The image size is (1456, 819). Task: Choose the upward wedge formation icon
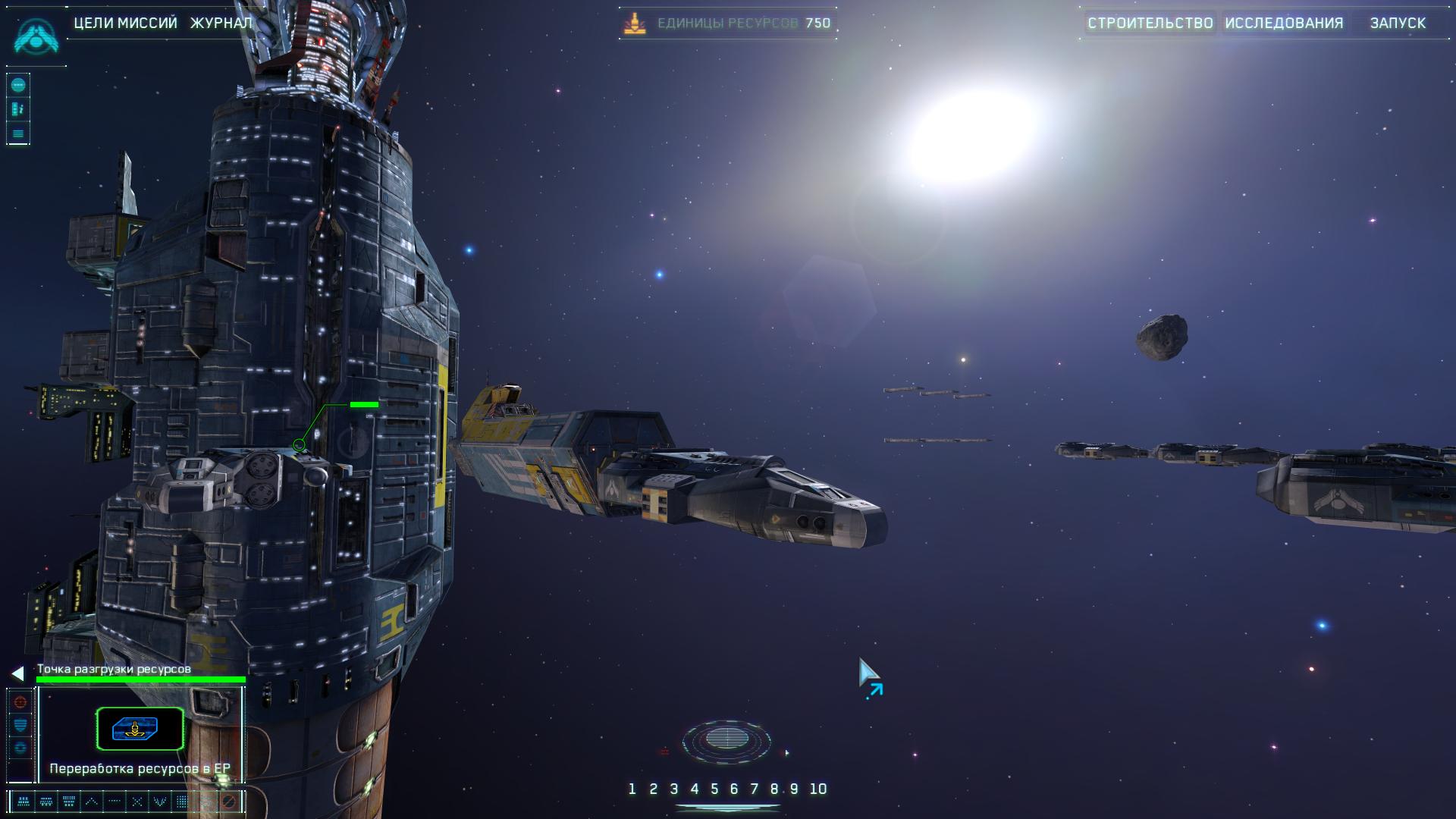92,801
